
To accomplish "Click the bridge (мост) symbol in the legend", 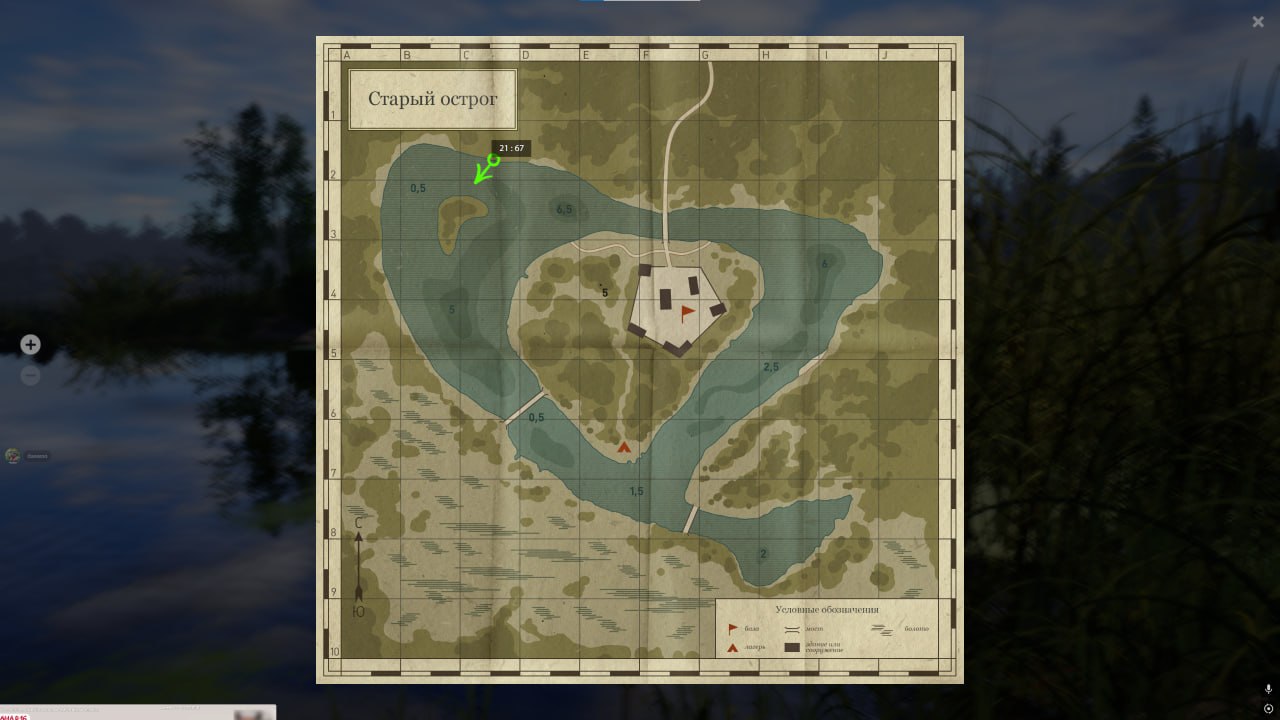I will [x=791, y=629].
